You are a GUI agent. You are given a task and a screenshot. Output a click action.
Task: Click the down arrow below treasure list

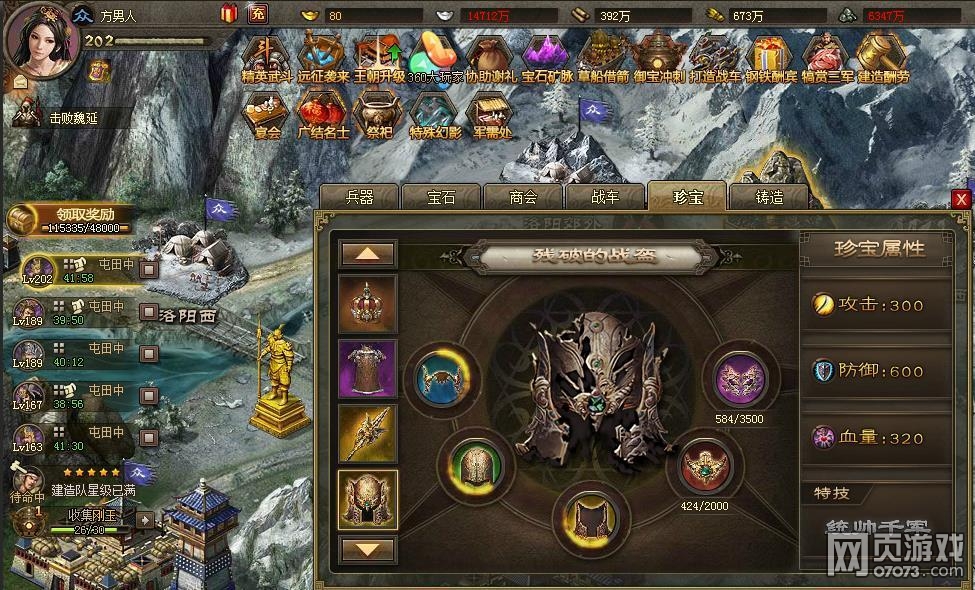[x=368, y=549]
